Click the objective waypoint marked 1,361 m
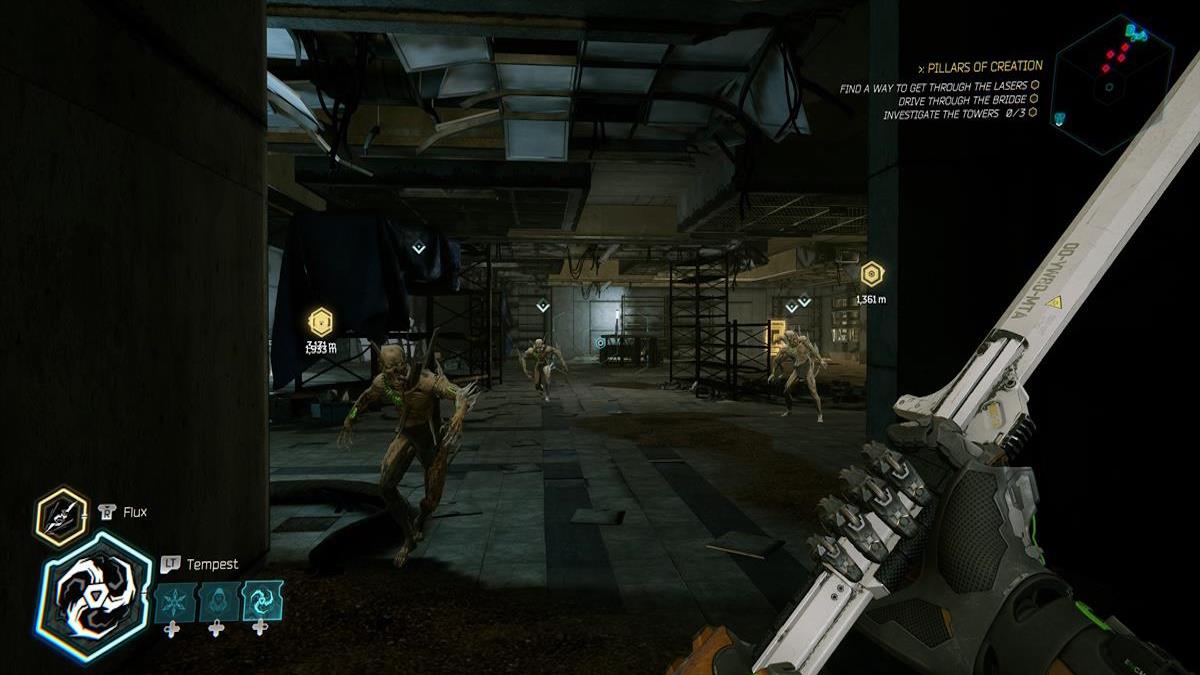The width and height of the screenshot is (1200, 675). coord(872,274)
